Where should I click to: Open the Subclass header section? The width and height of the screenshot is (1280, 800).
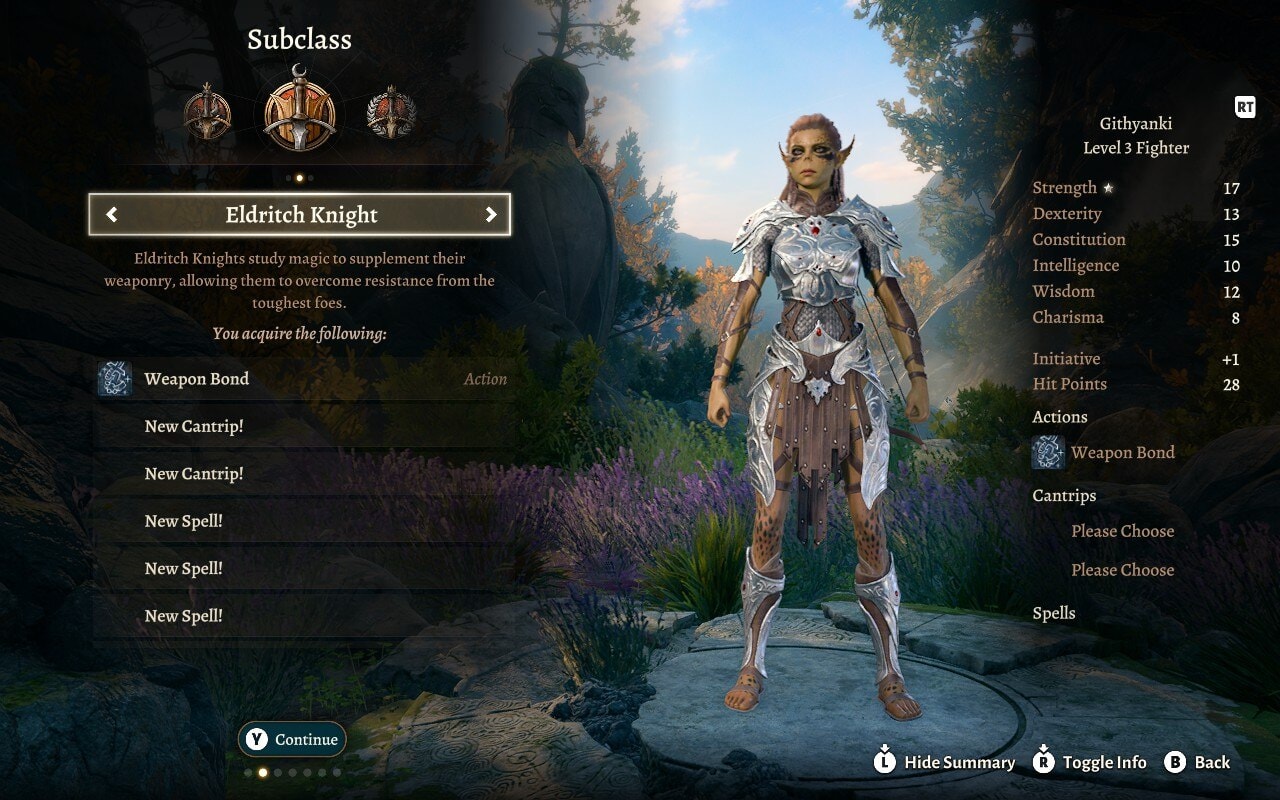(x=302, y=39)
